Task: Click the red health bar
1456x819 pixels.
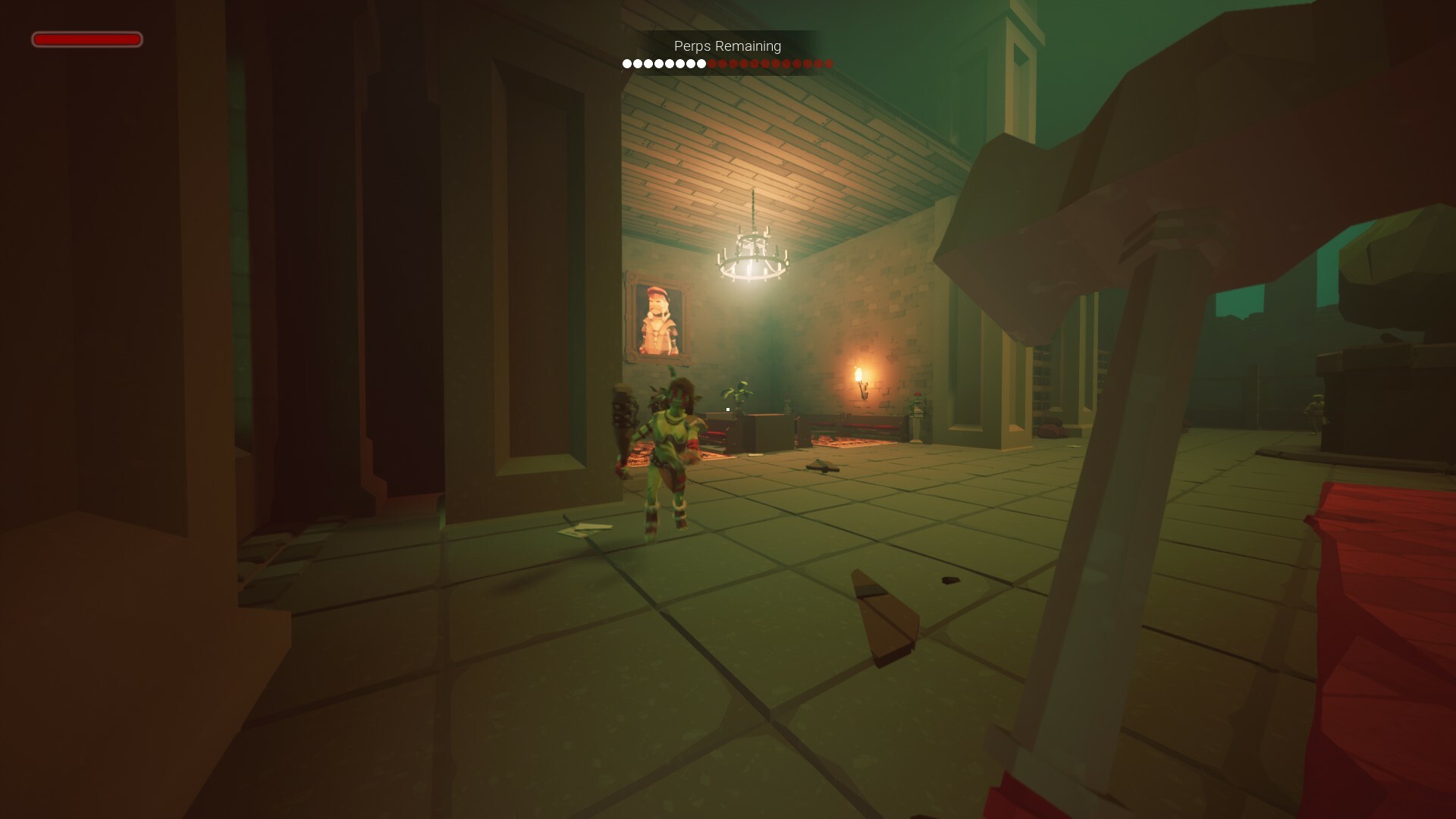Action: coord(86,39)
